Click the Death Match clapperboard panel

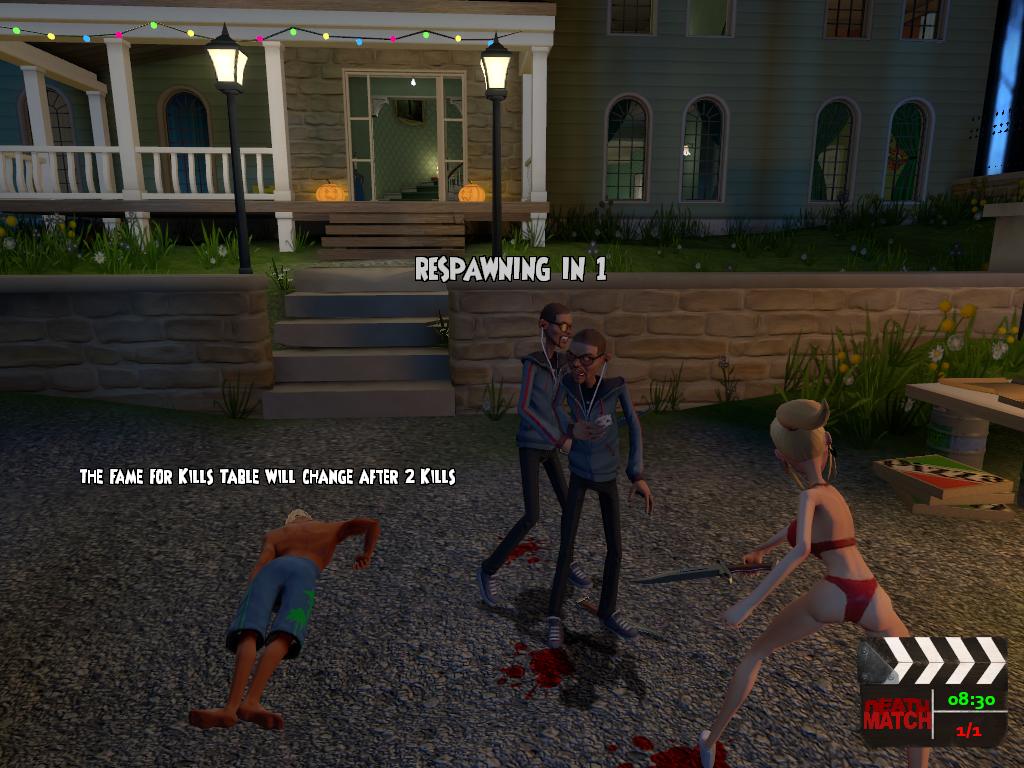933,693
